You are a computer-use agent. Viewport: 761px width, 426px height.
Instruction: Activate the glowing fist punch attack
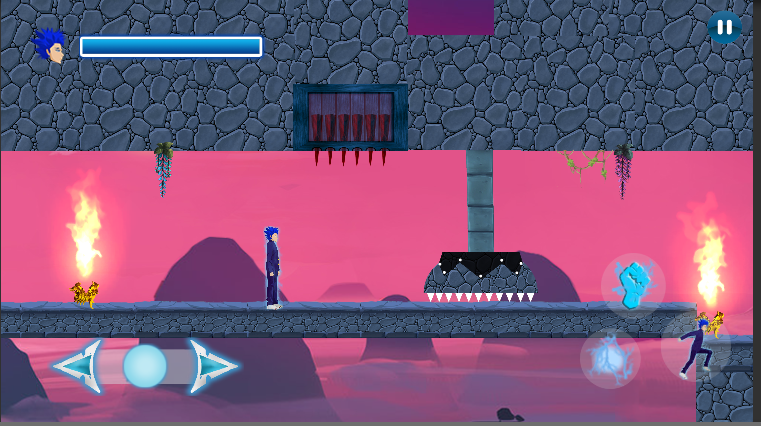coord(633,285)
